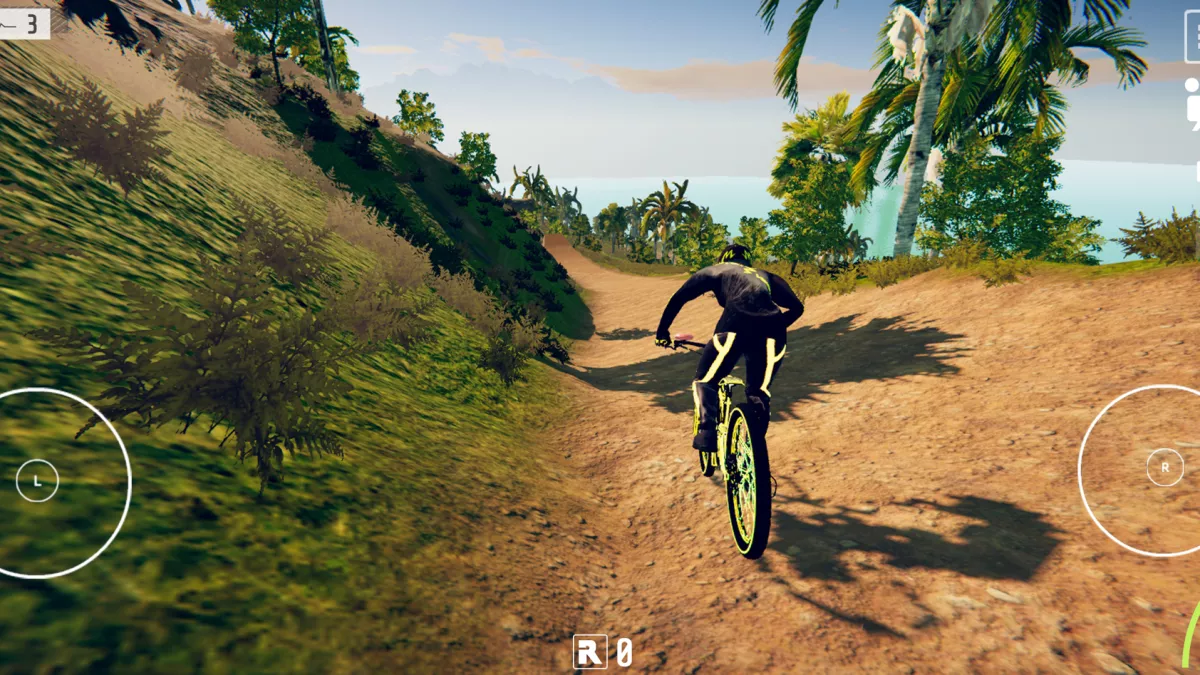Screen dimensions: 1200x675
Task: Tap the left virtual joystick marked L
Action: [x=38, y=481]
